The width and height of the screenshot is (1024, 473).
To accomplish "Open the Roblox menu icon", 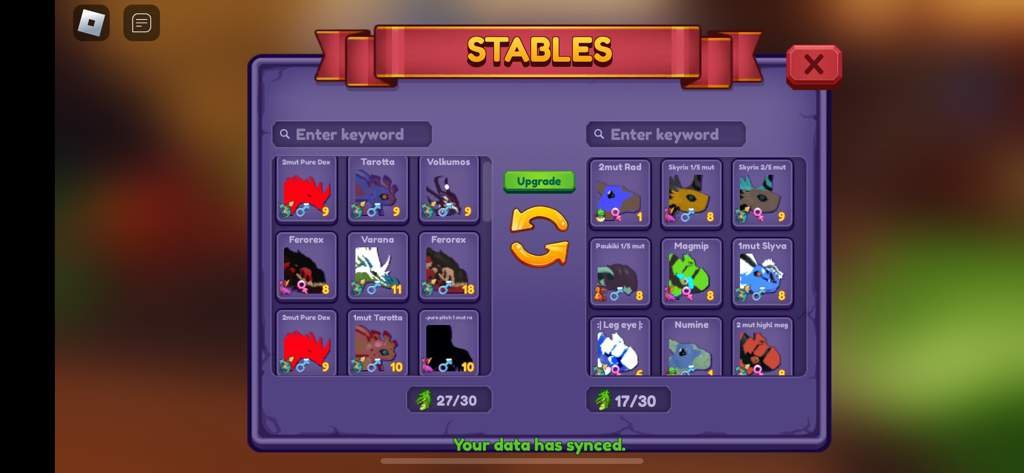I will 91,22.
